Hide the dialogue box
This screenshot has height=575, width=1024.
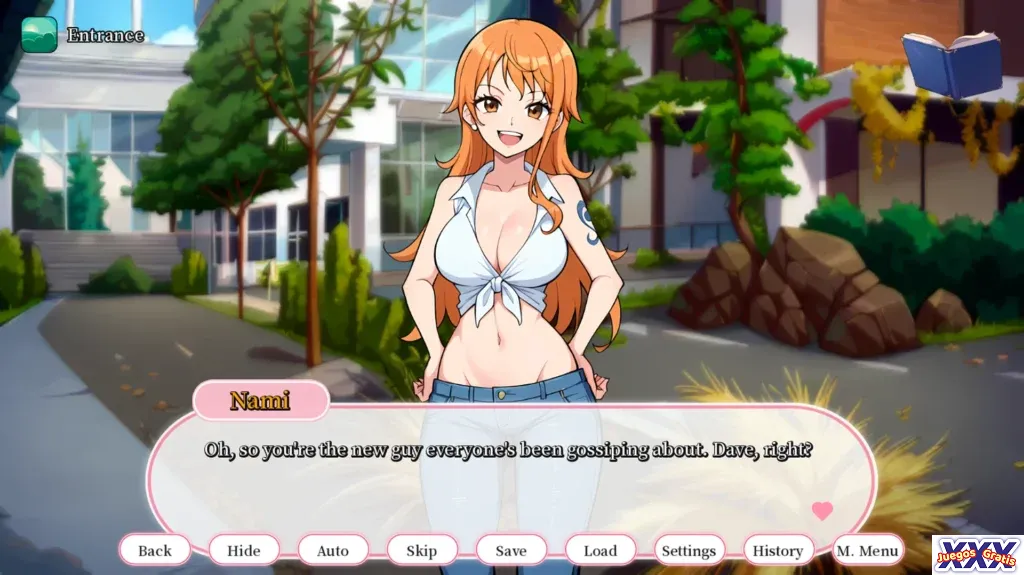click(244, 550)
